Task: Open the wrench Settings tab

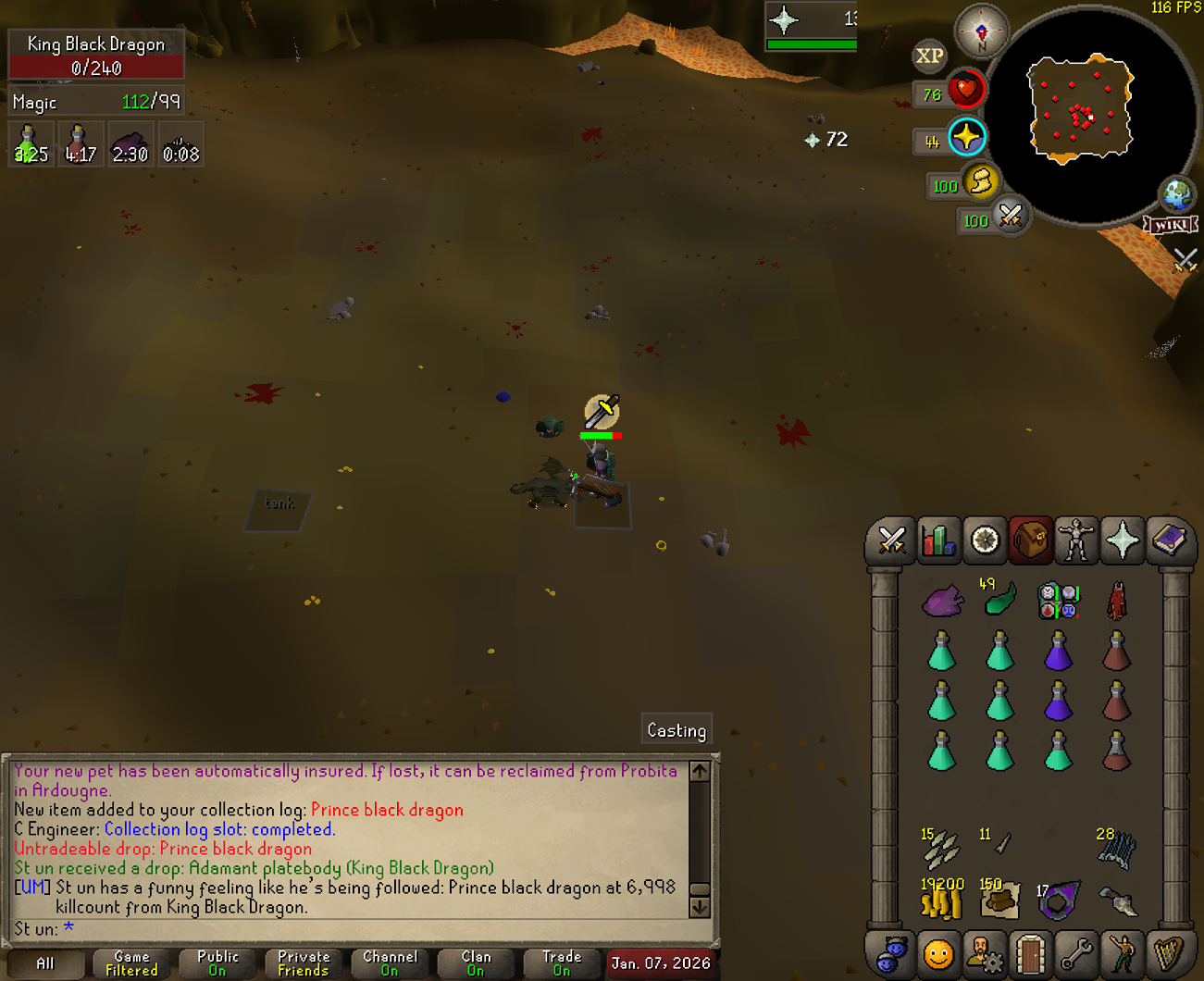Action: [1076, 953]
